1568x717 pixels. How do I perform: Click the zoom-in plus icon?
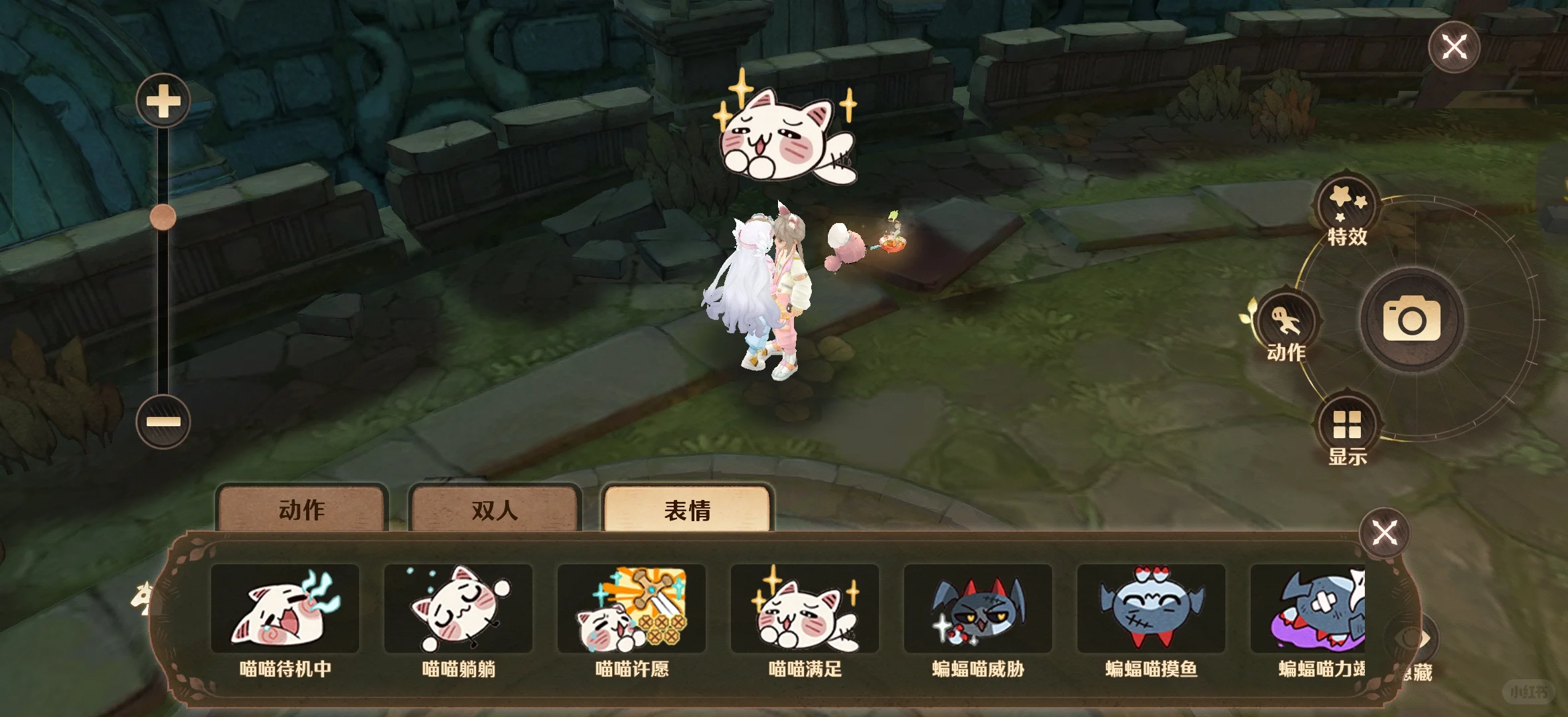pyautogui.click(x=163, y=100)
